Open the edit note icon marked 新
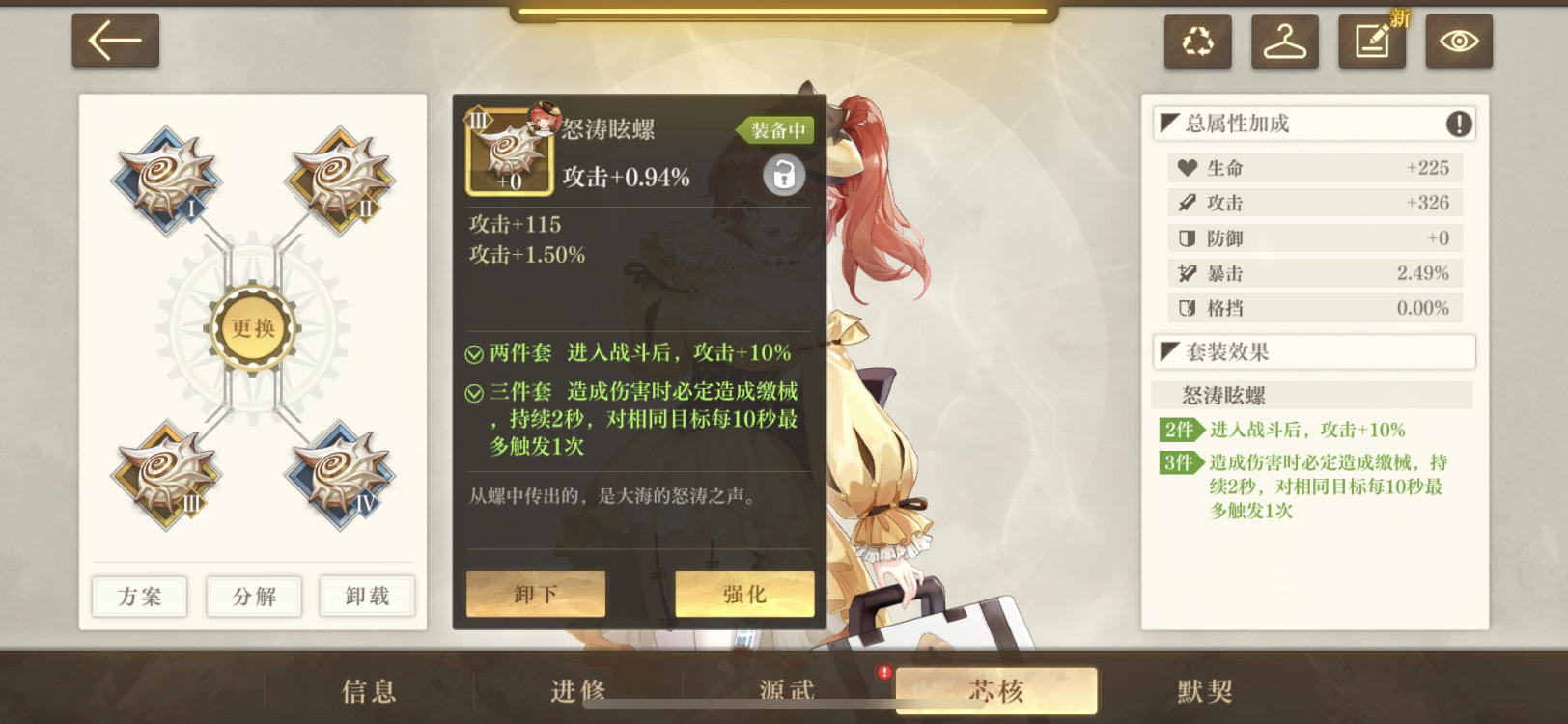This screenshot has height=724, width=1568. pos(1372,42)
